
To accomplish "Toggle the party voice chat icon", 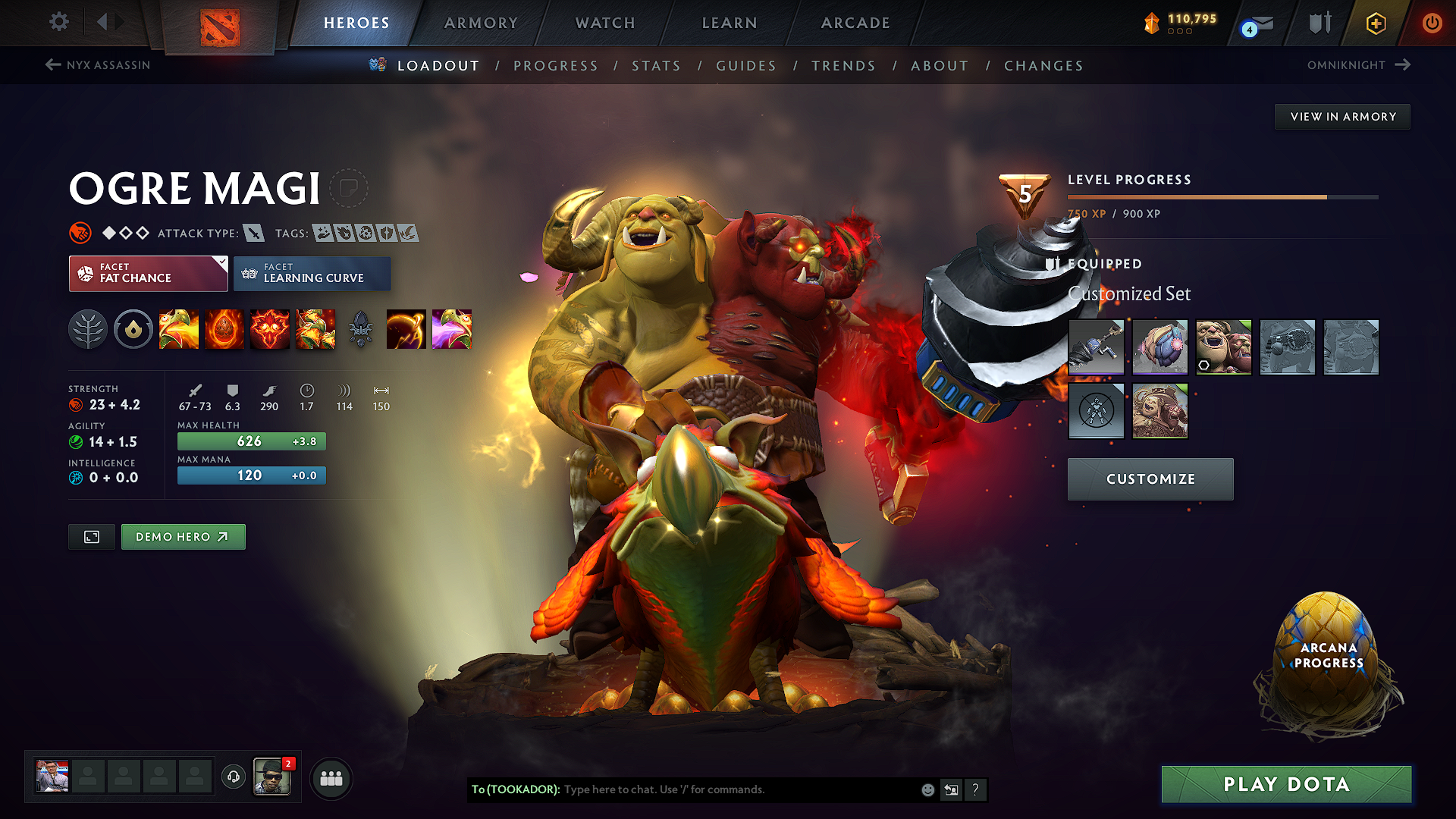I will 233,777.
